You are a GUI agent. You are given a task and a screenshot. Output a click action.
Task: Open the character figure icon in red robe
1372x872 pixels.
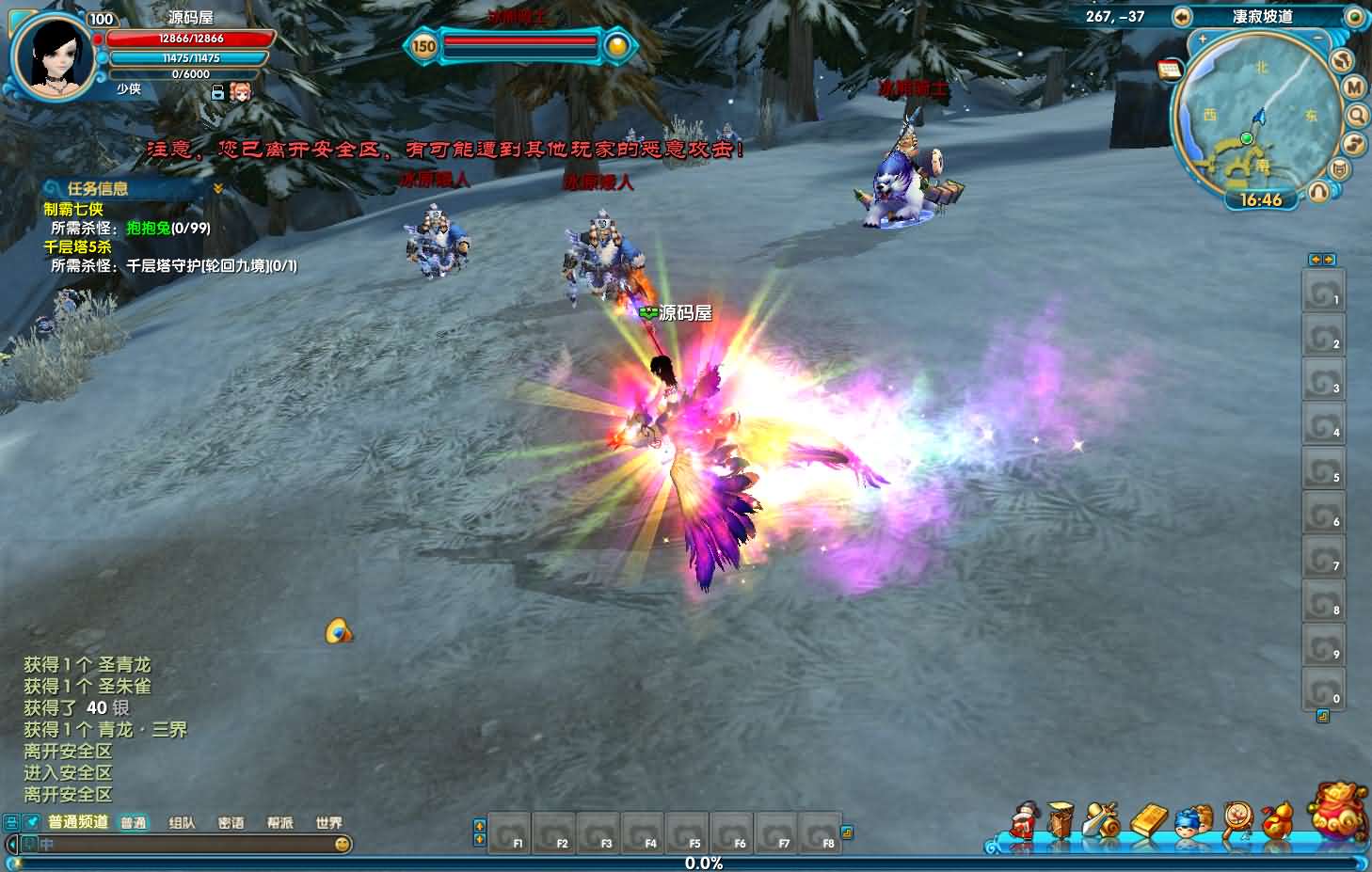[1023, 821]
